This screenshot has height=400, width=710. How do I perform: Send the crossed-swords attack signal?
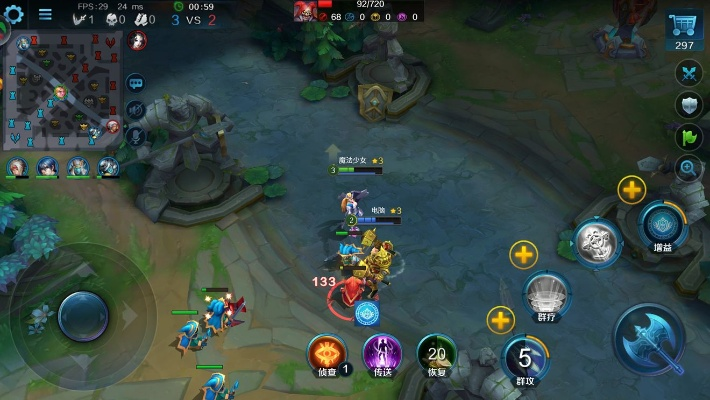(x=687, y=72)
